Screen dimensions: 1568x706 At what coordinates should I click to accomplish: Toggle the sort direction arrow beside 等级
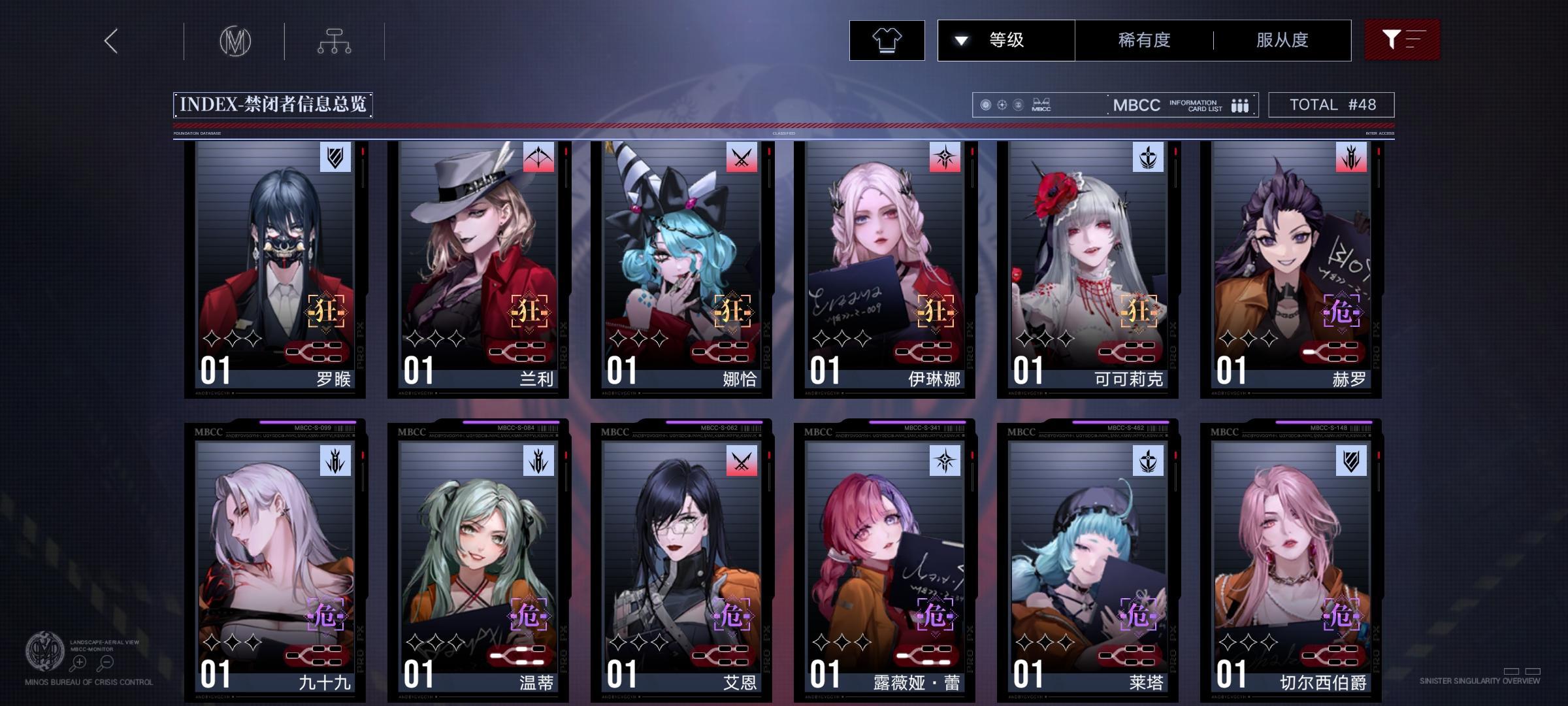coord(960,39)
